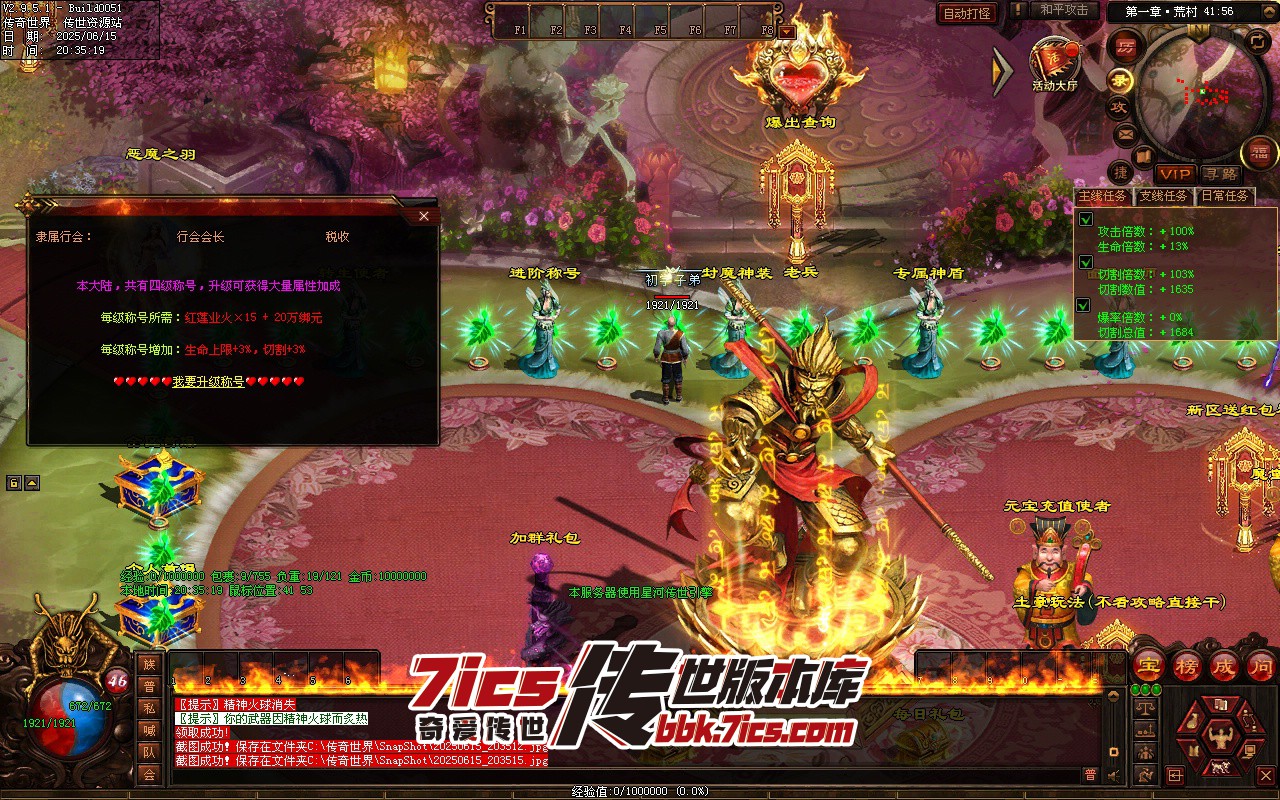The height and width of the screenshot is (800, 1280).
Task: Switch to the 主线任务 tab
Action: click(1103, 196)
